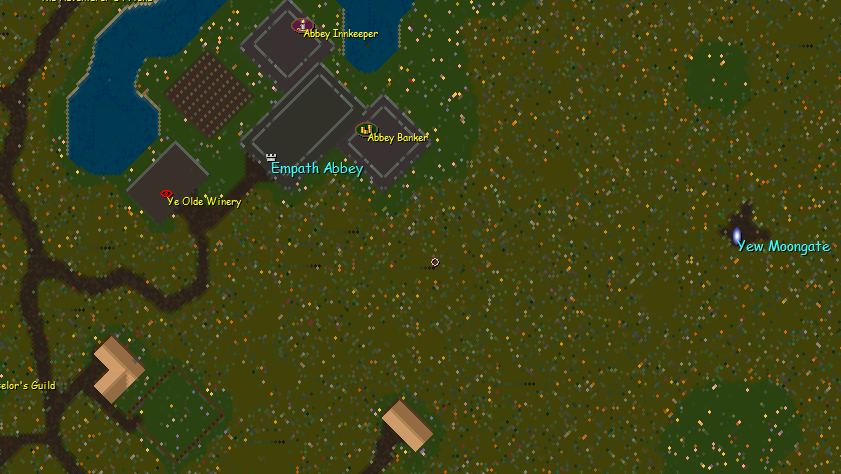Pick the Yew Moongate marker

tap(737, 235)
